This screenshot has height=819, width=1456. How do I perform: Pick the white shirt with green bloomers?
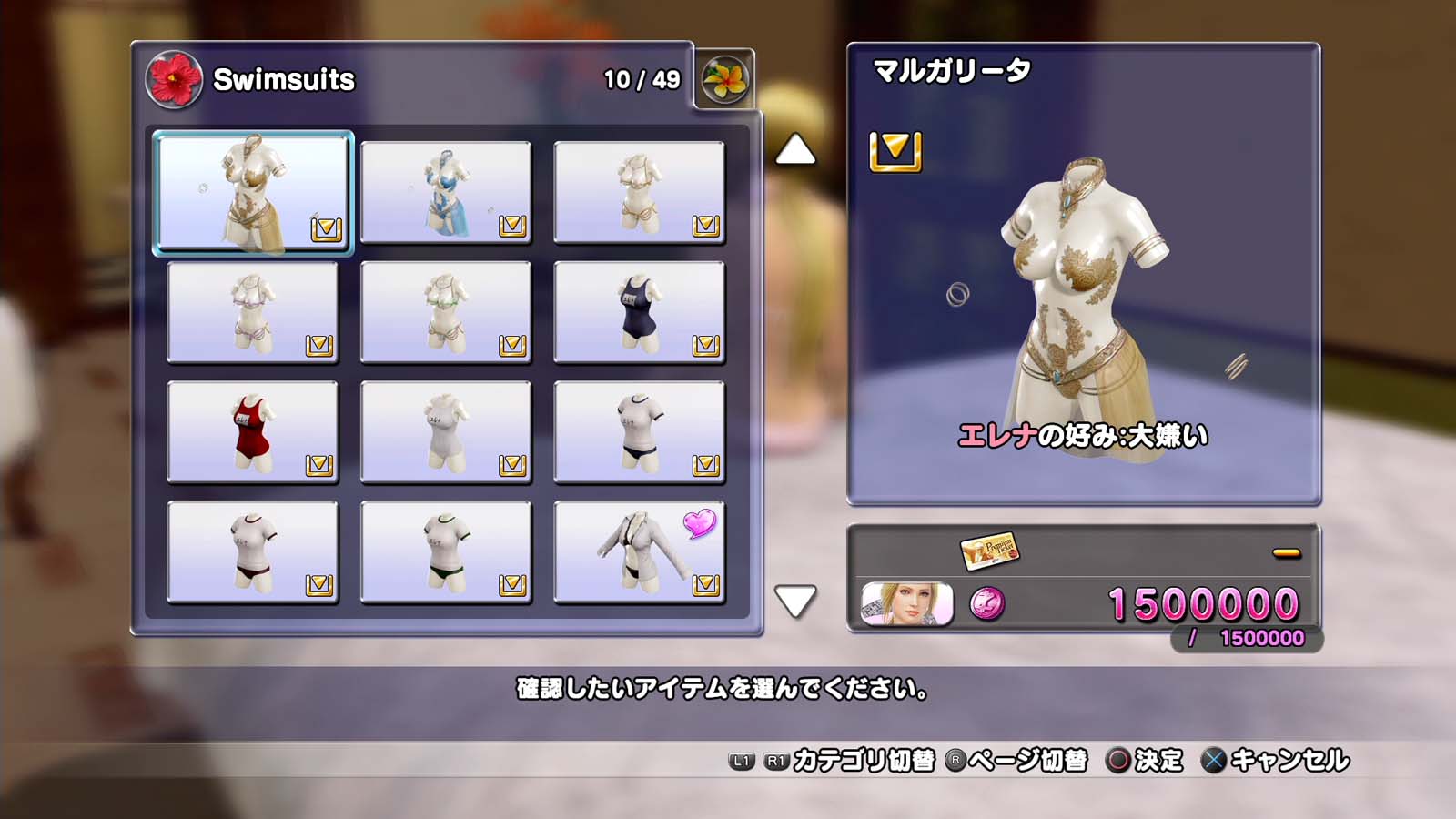446,552
